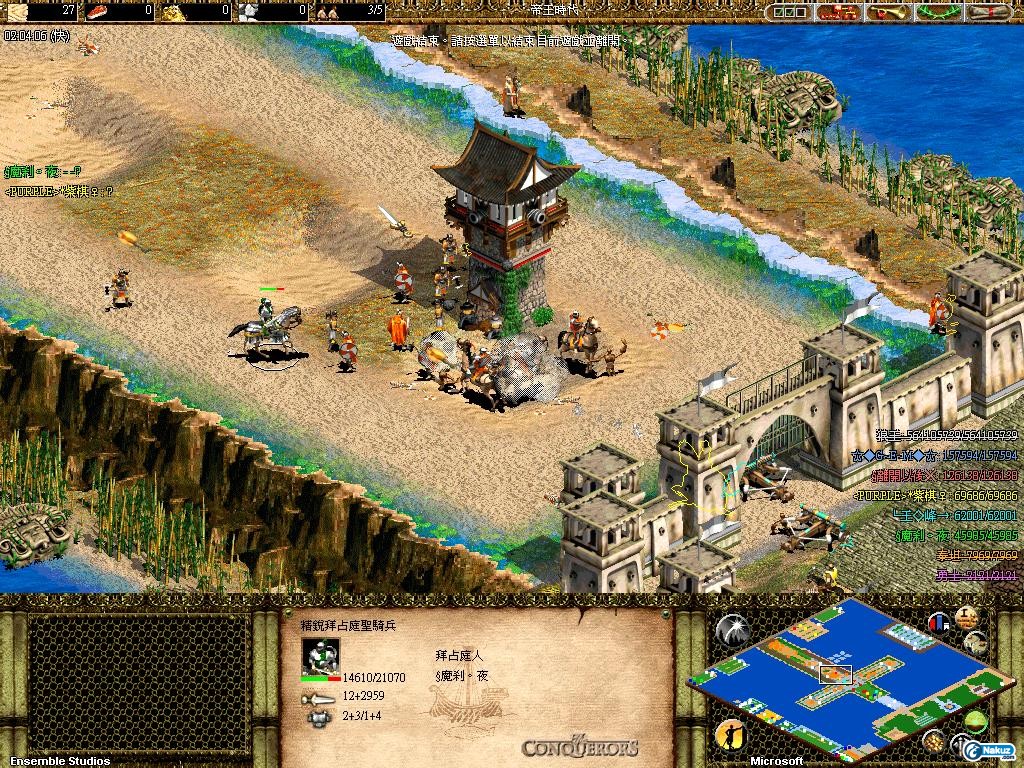This screenshot has width=1024, height=768.
Task: Activate the flare signal button
Action: 731,629
